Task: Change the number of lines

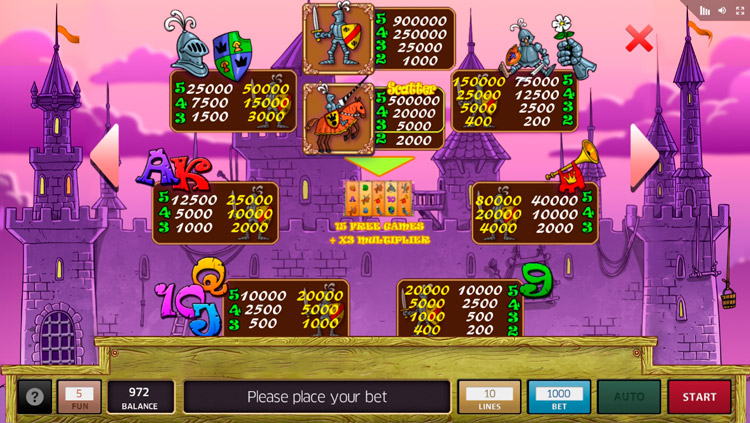Action: (489, 397)
